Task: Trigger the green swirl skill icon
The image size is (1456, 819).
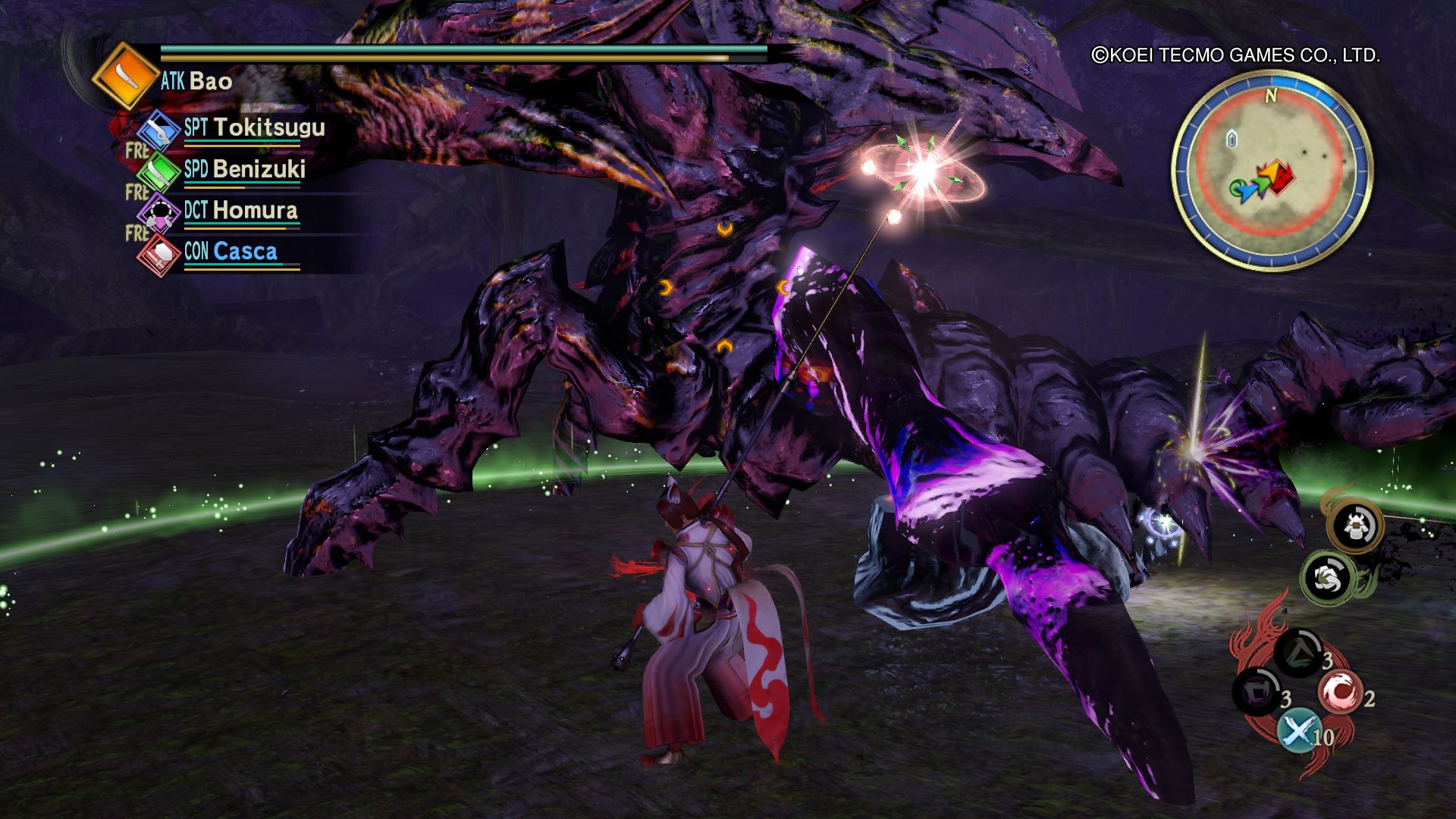Action: tap(1329, 578)
